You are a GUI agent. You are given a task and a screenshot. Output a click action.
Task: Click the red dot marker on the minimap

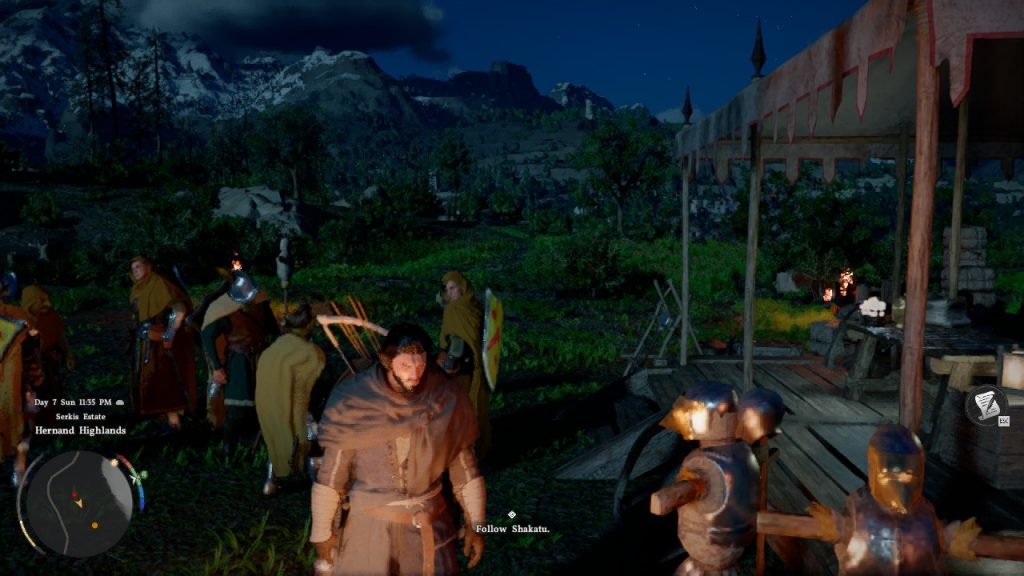pos(73,495)
